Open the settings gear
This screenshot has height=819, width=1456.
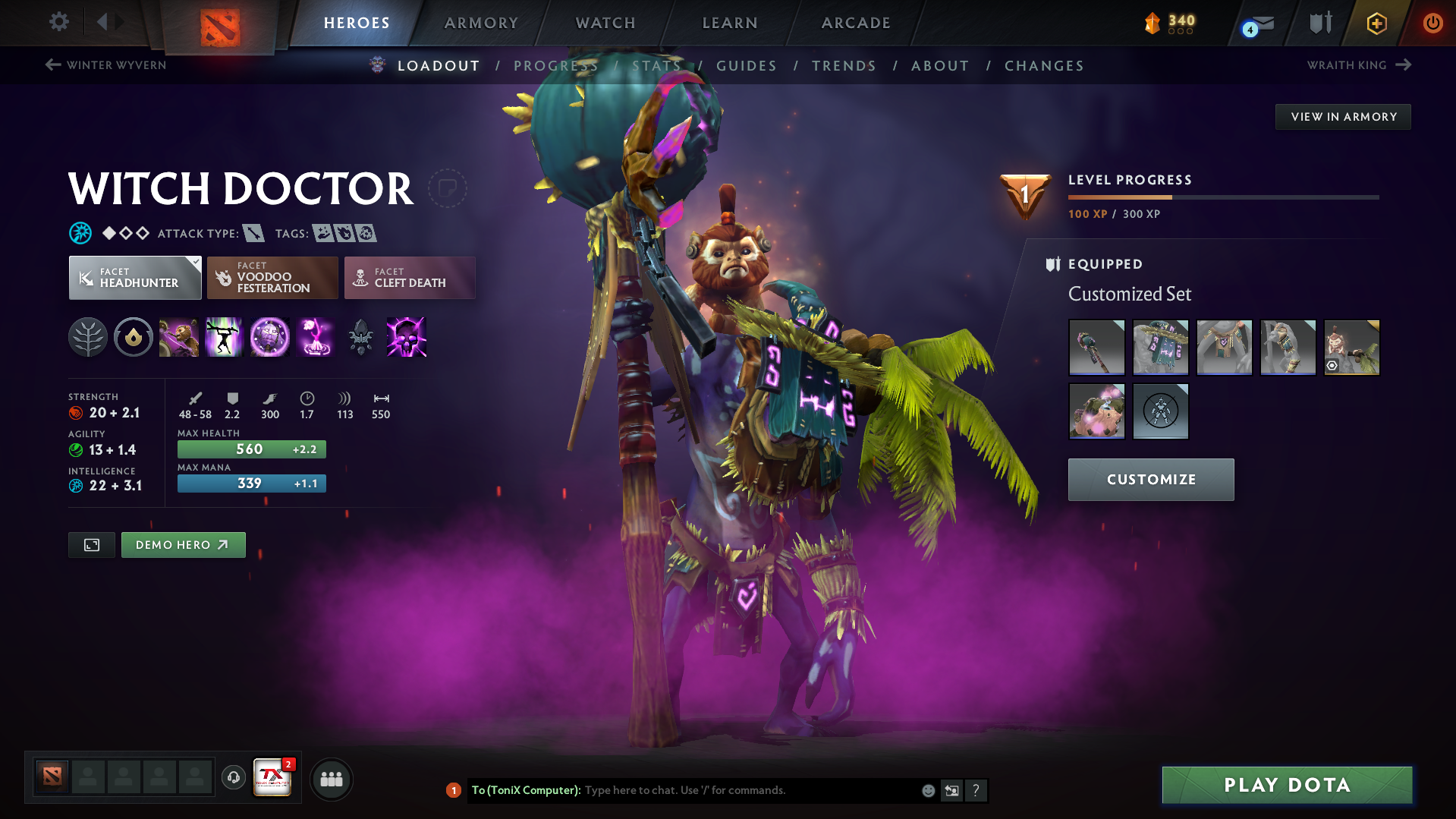58,23
